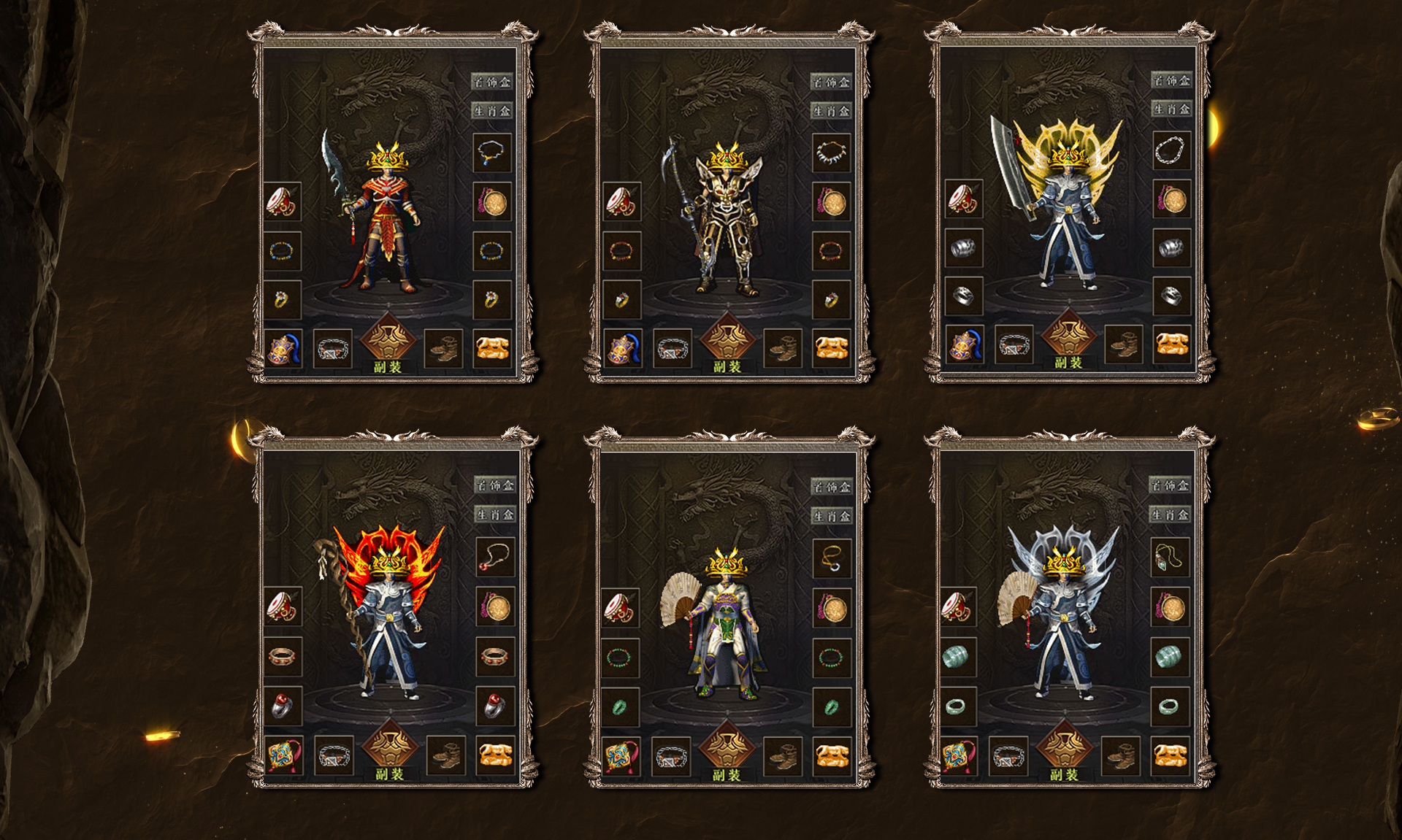Viewport: 1402px width, 840px height.
Task: Click 副装 under the green-robed fan character
Action: (727, 774)
